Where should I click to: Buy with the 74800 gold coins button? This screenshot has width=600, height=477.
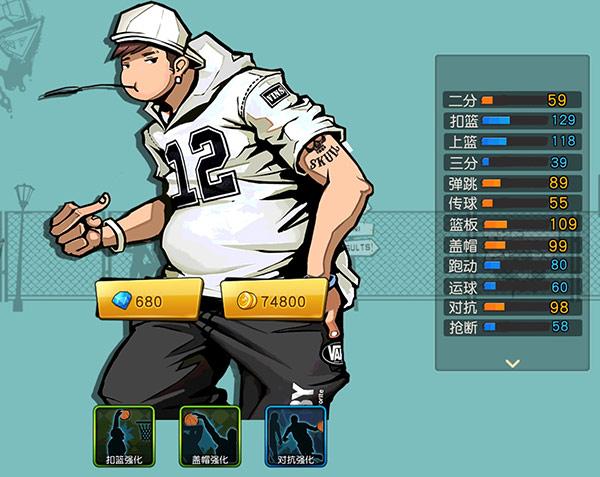[x=273, y=301]
